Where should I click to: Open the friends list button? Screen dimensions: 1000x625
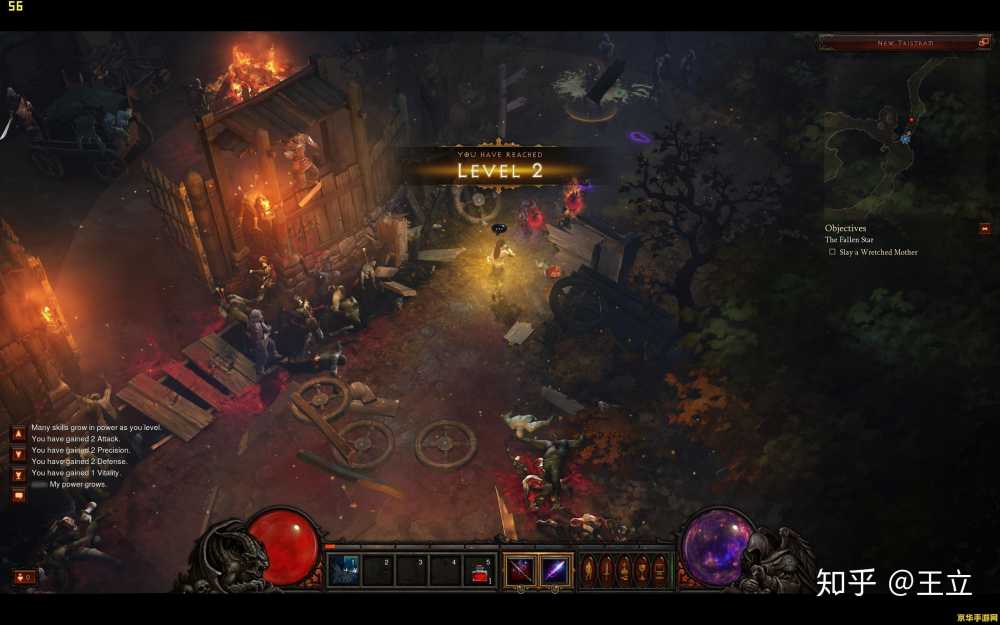22,577
